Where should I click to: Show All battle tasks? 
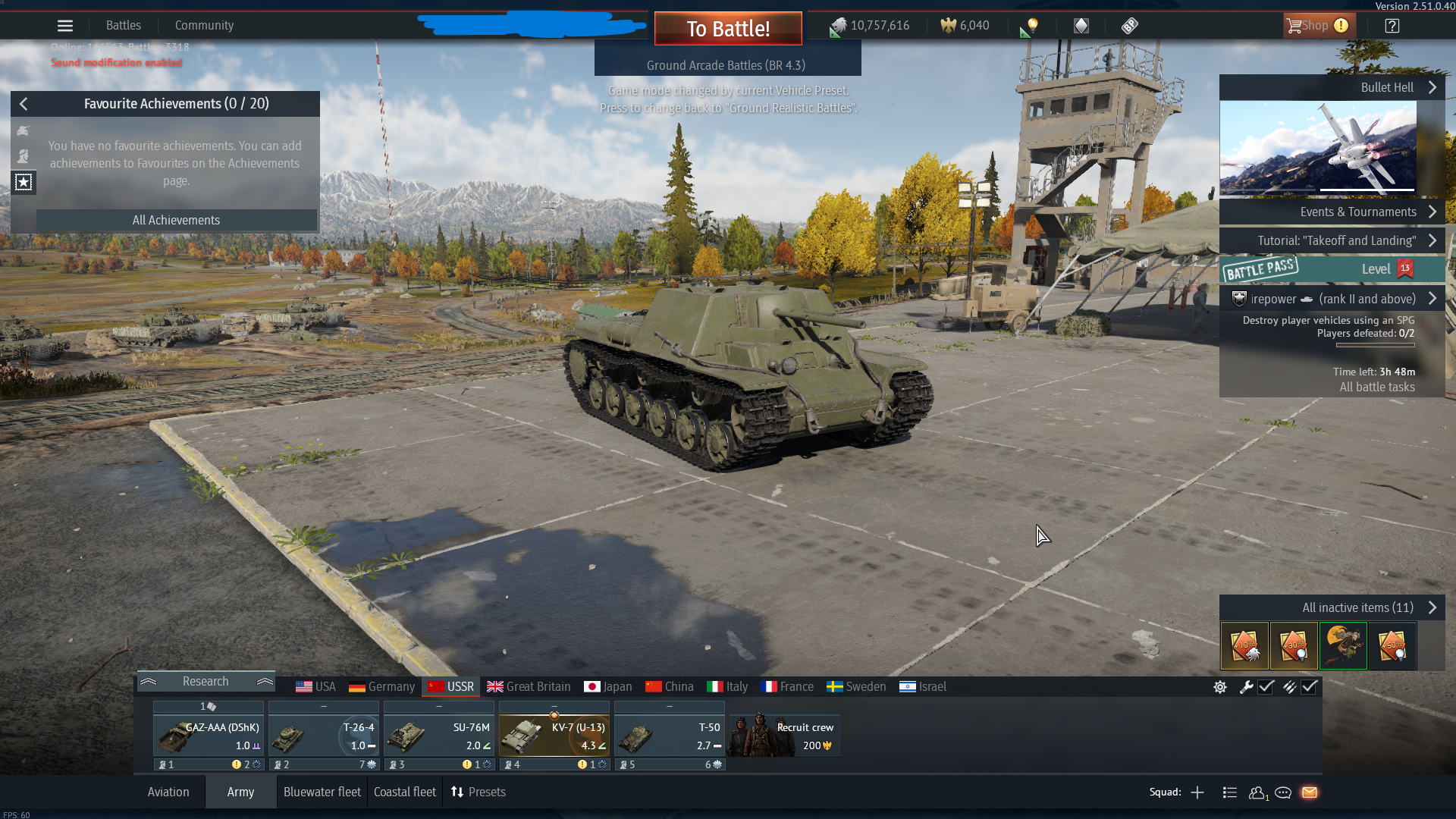pos(1376,387)
